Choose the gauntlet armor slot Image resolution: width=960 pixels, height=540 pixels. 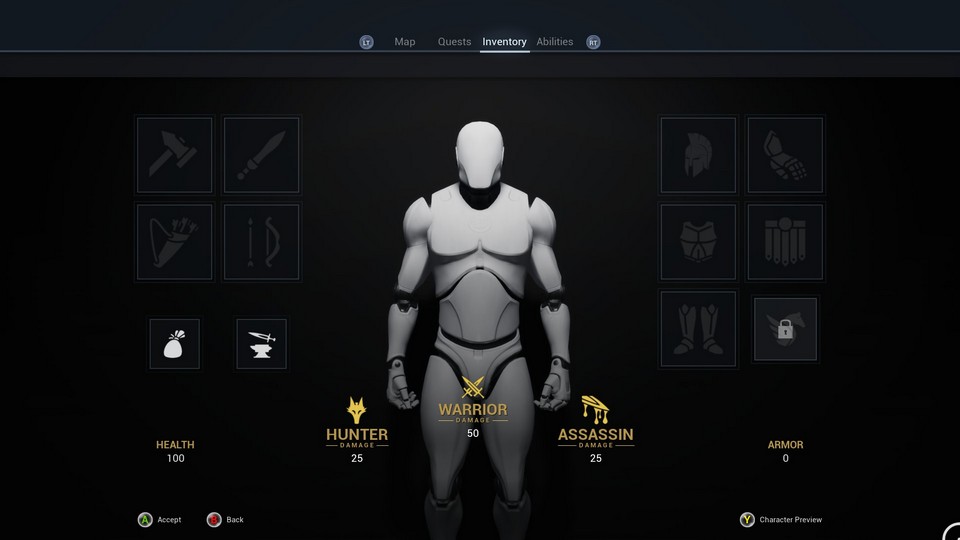click(785, 155)
